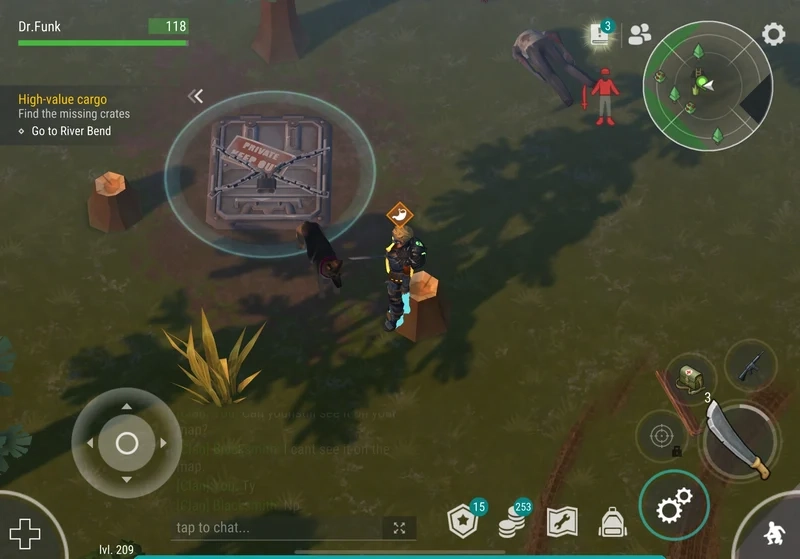Viewport: 800px width, 559px height.
Task: Open the build mode plus button
Action: click(x=25, y=533)
